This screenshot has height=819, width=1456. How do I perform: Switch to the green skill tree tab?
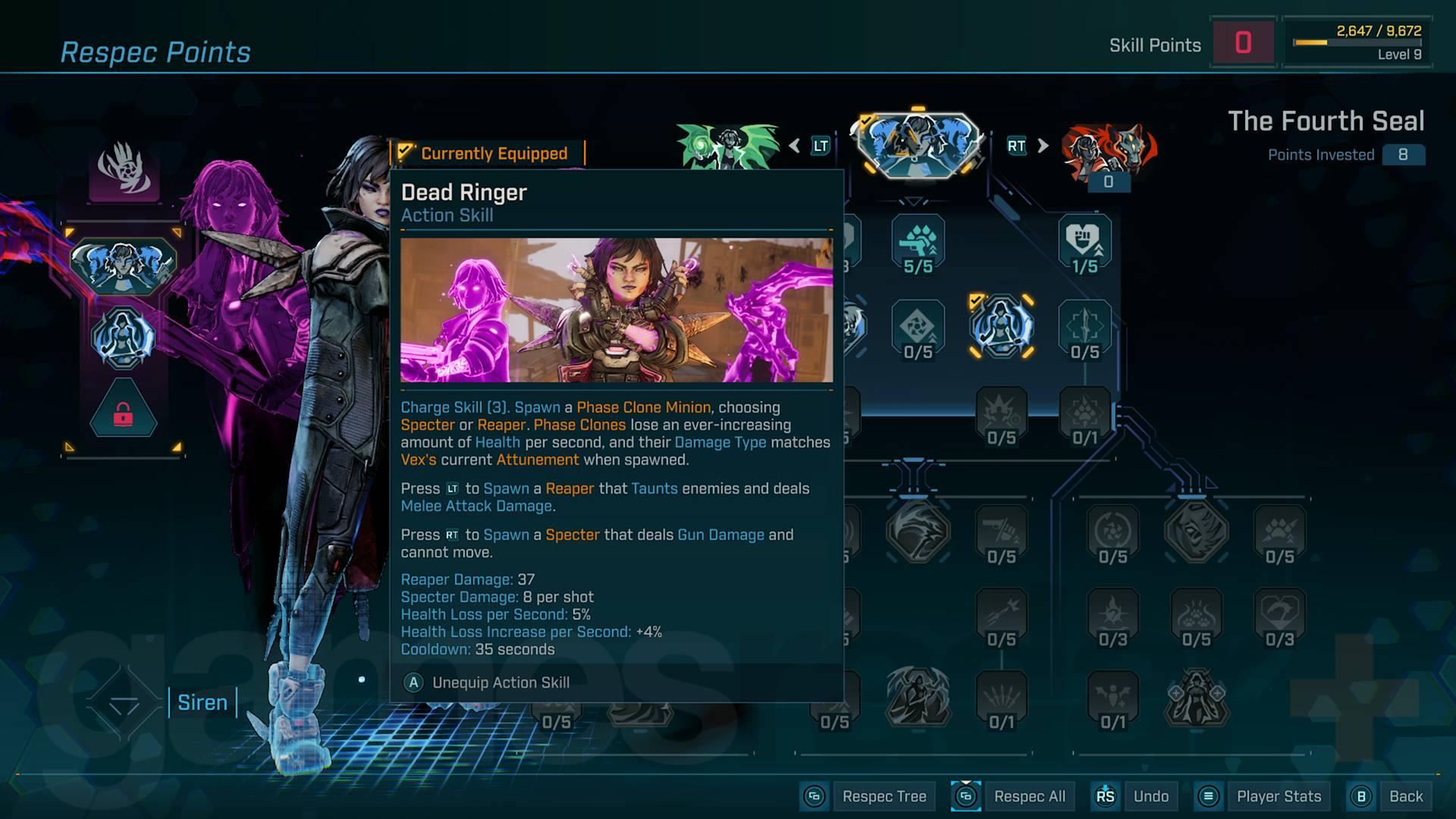click(728, 146)
